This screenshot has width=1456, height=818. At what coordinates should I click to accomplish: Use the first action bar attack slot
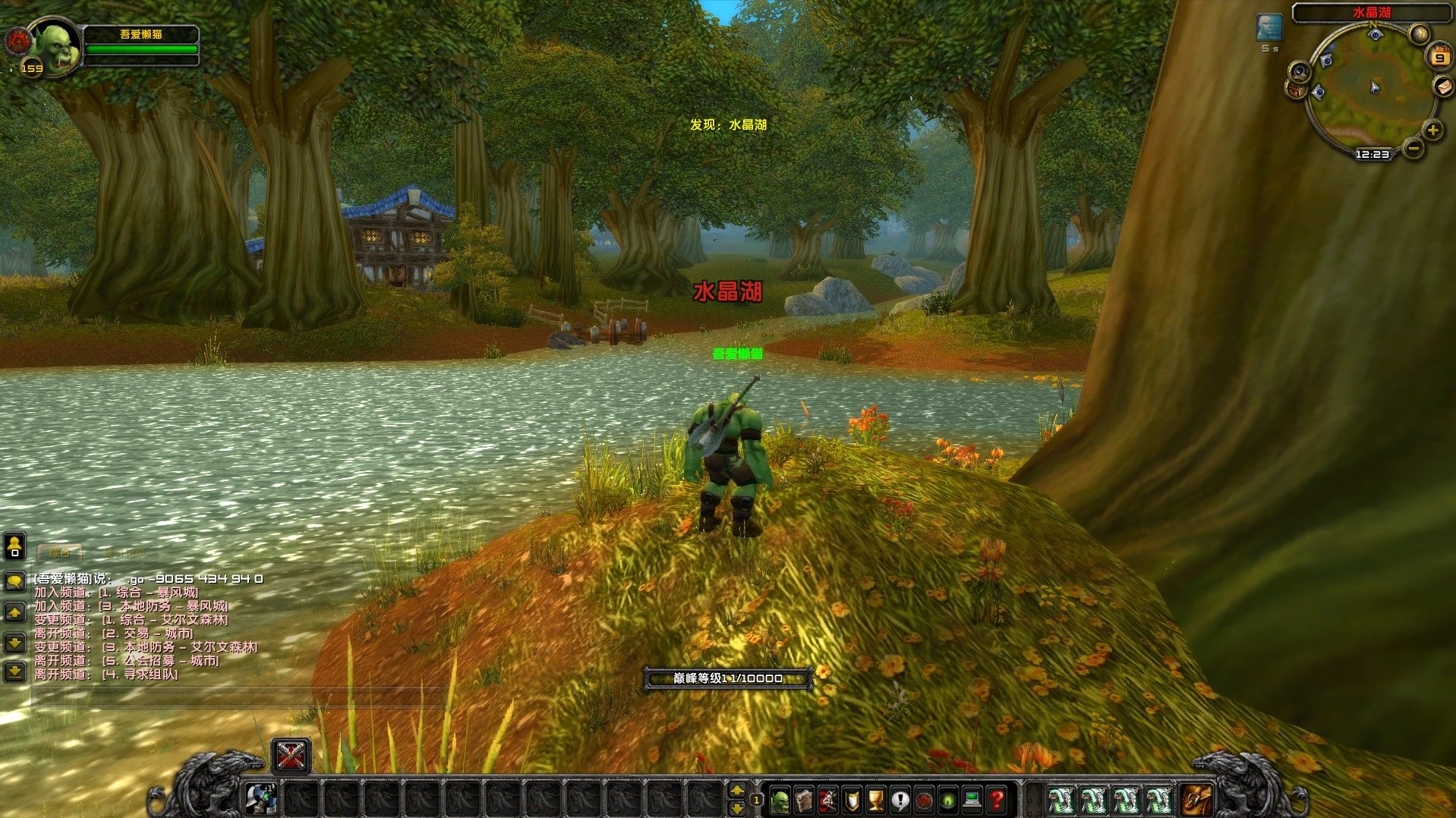261,800
